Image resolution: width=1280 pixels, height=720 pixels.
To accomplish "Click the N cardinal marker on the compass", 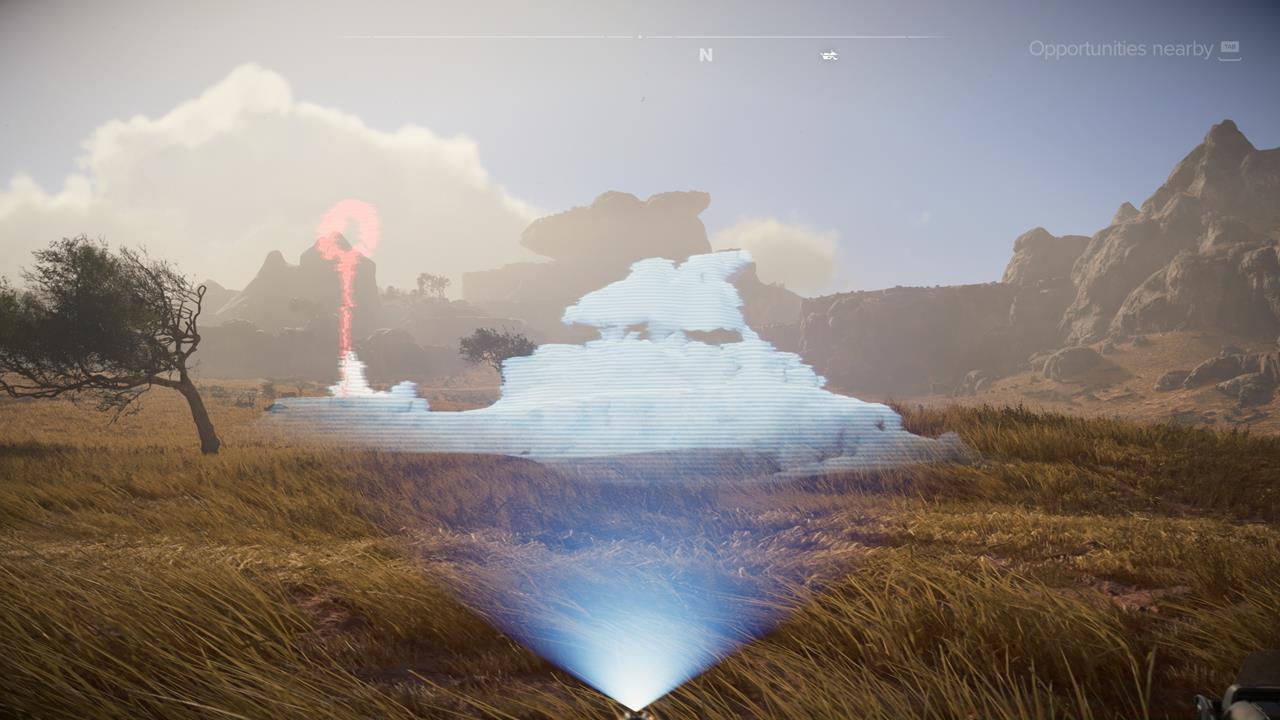I will pyautogui.click(x=705, y=54).
